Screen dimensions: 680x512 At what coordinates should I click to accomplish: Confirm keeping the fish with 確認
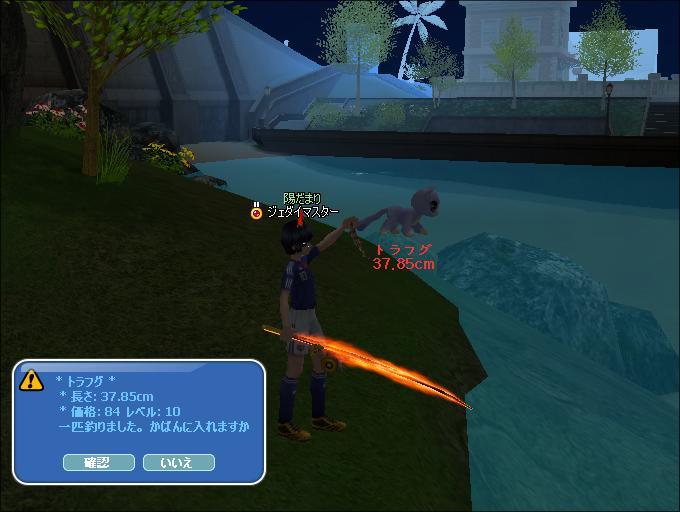(x=98, y=462)
